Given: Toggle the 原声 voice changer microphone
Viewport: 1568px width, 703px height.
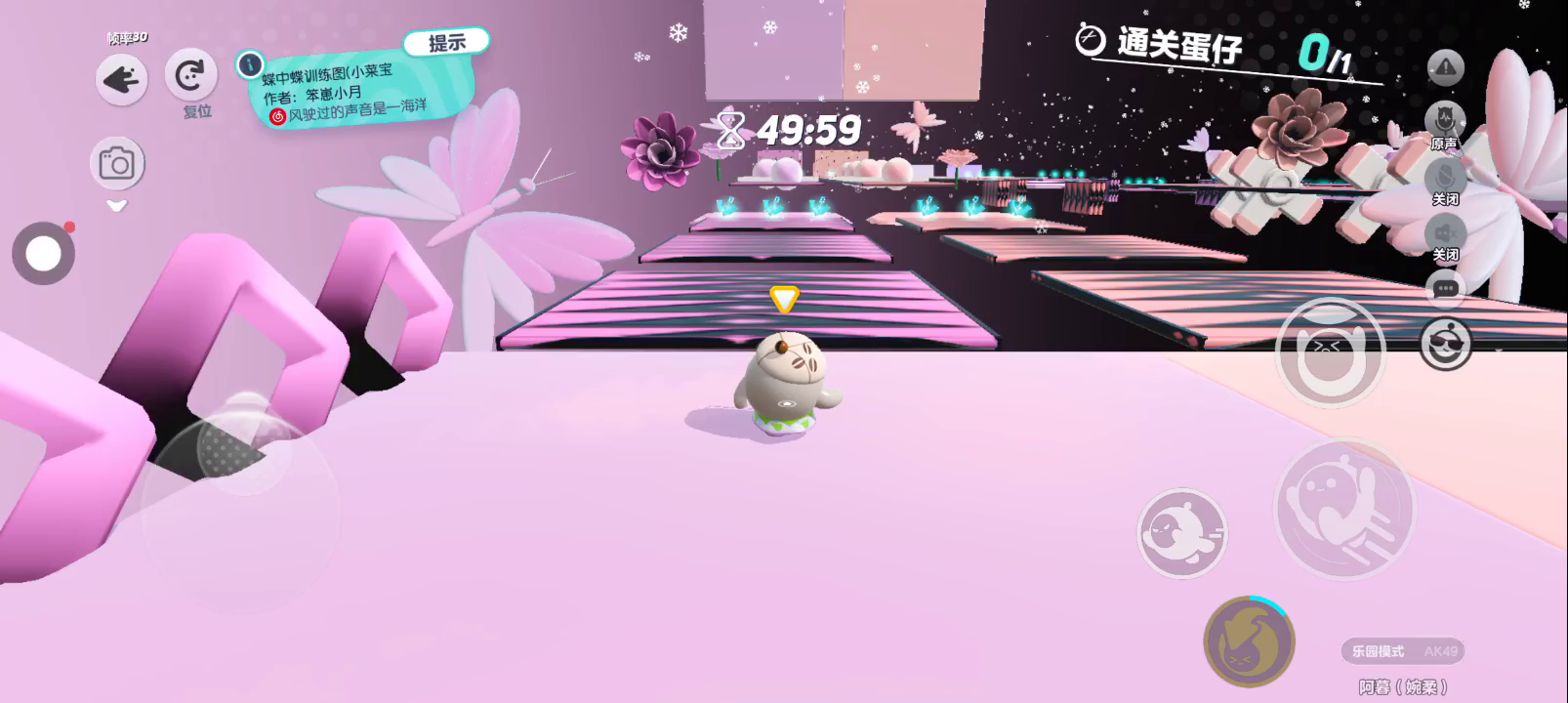Looking at the screenshot, I should (x=1444, y=121).
